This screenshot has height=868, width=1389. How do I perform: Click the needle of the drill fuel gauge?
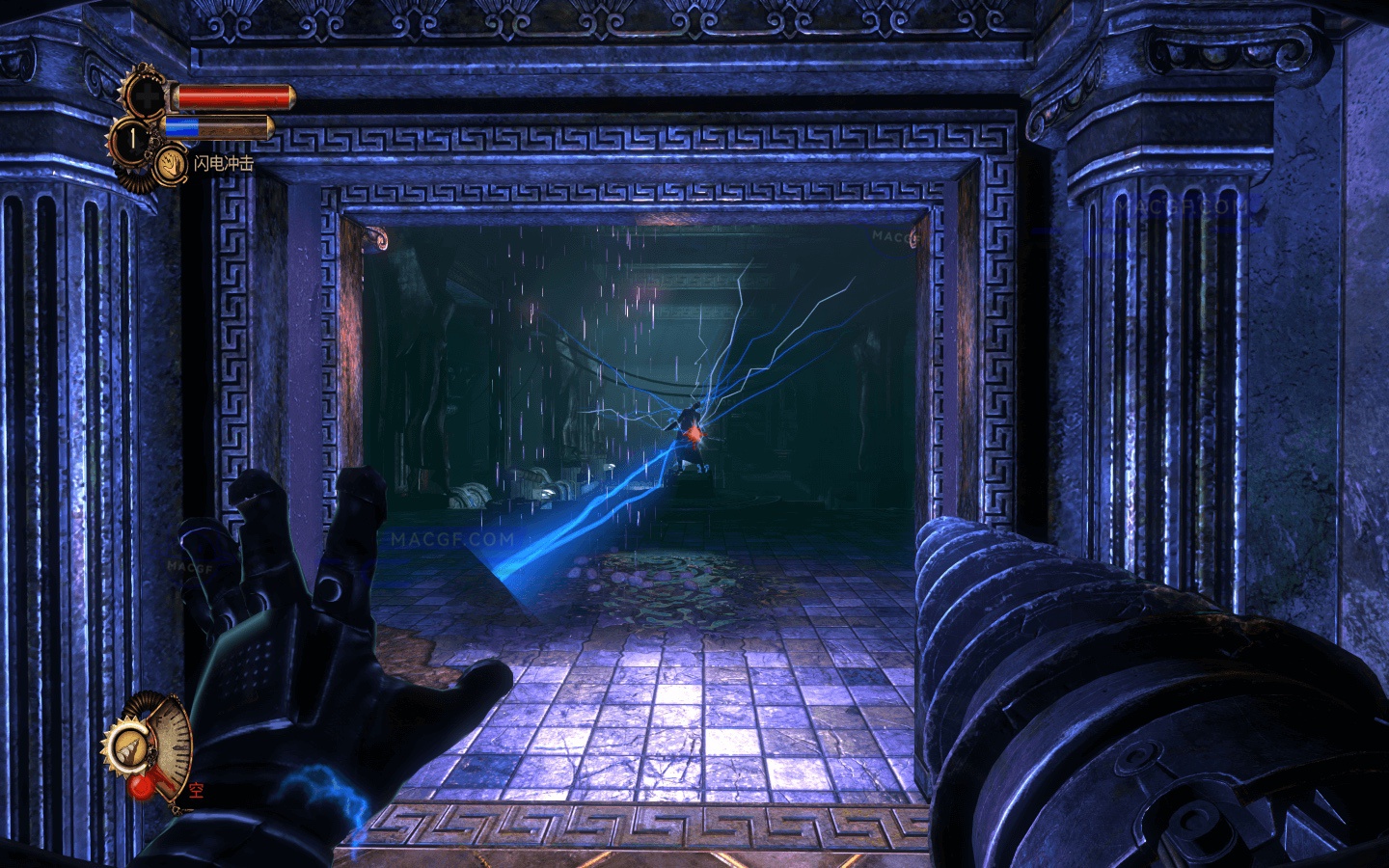[x=161, y=778]
